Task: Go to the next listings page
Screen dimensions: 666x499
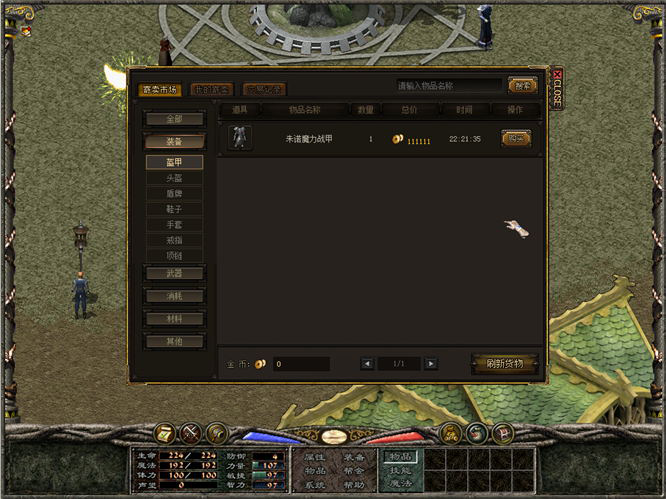Action: (x=431, y=364)
